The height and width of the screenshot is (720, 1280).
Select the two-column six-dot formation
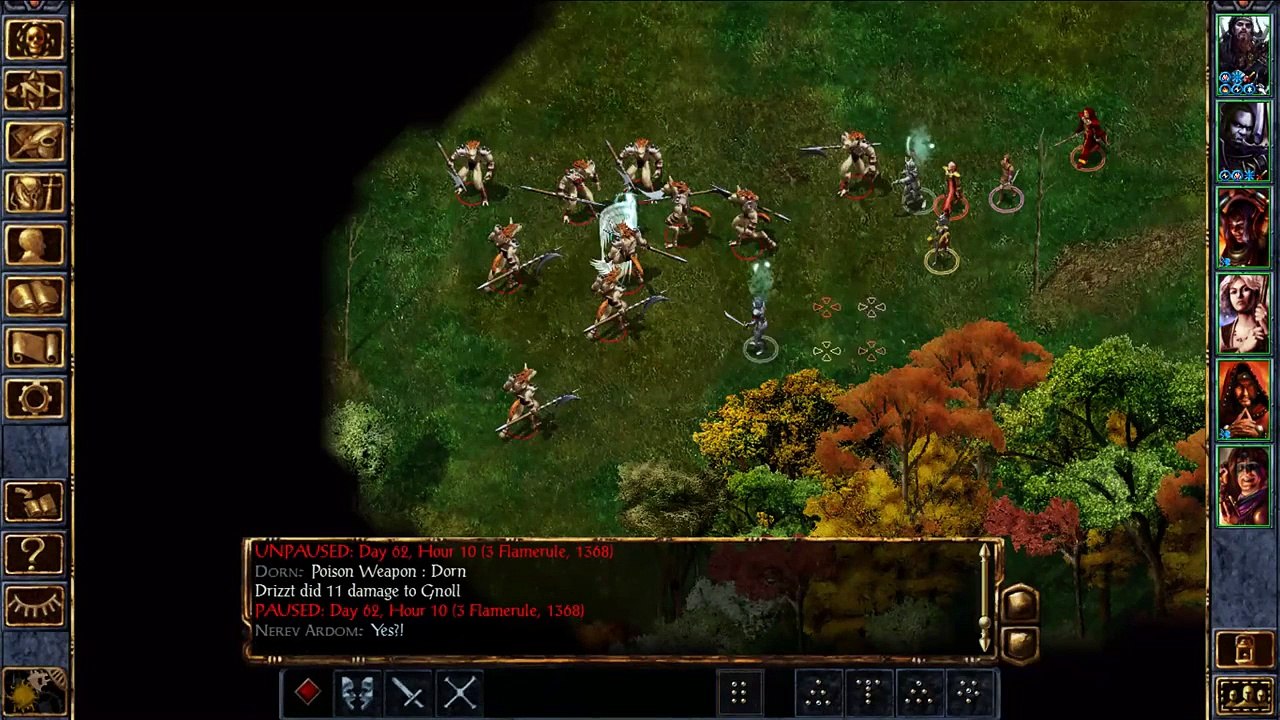tap(739, 692)
